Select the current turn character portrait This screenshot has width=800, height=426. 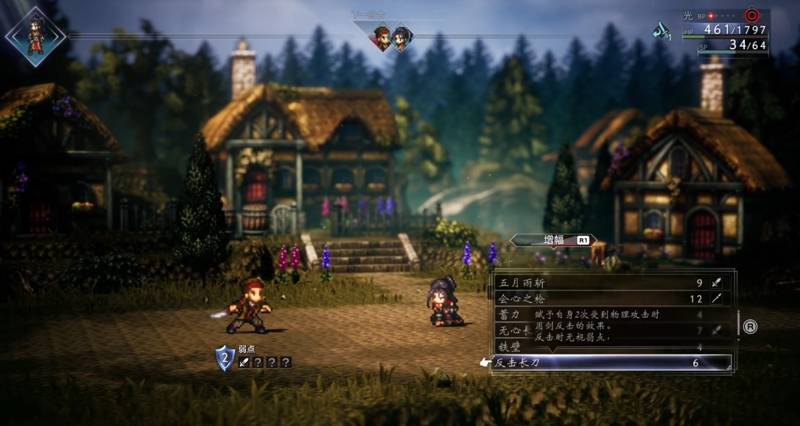35,35
